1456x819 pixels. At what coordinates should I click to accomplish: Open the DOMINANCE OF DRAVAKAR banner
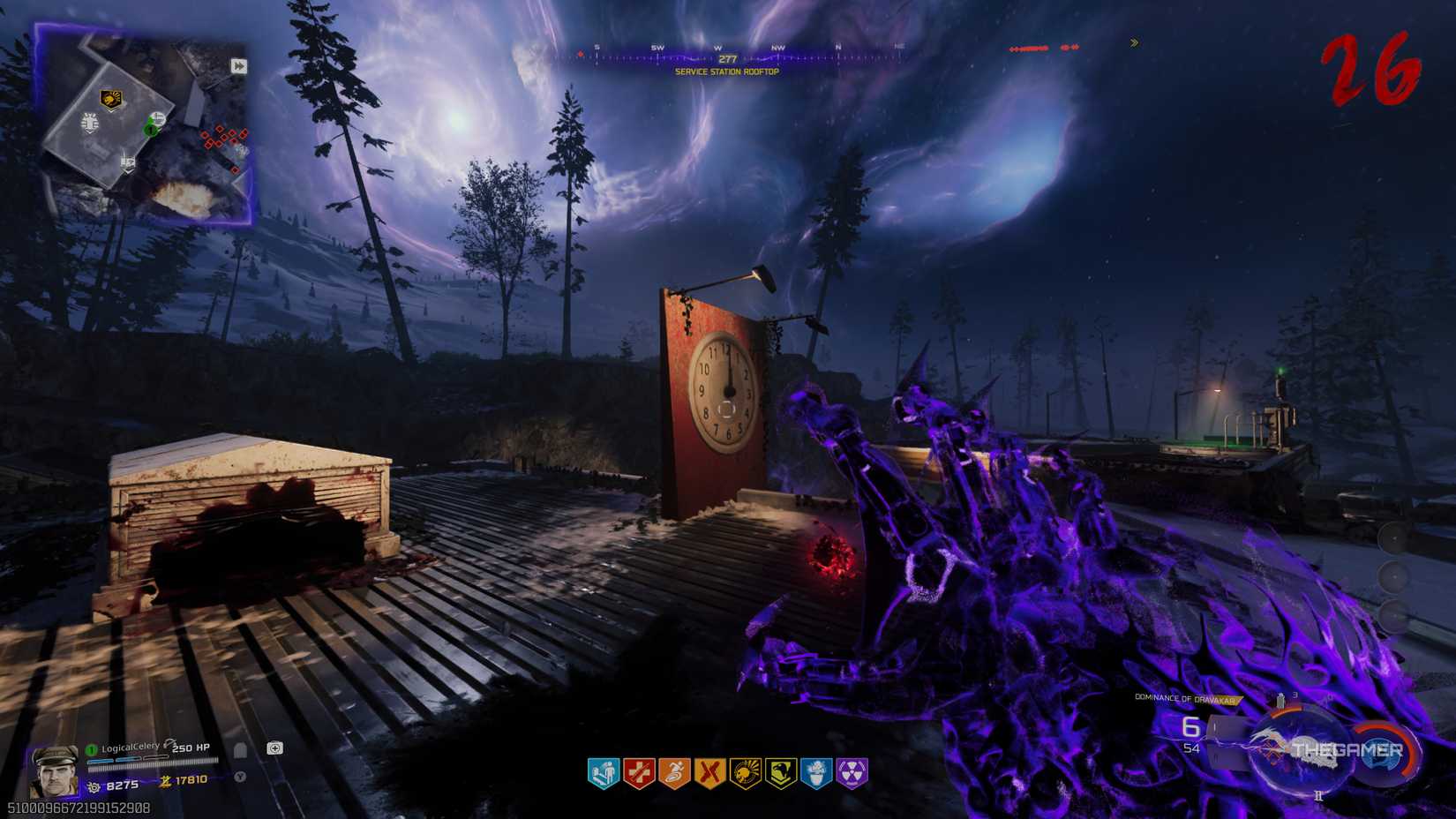click(1187, 697)
